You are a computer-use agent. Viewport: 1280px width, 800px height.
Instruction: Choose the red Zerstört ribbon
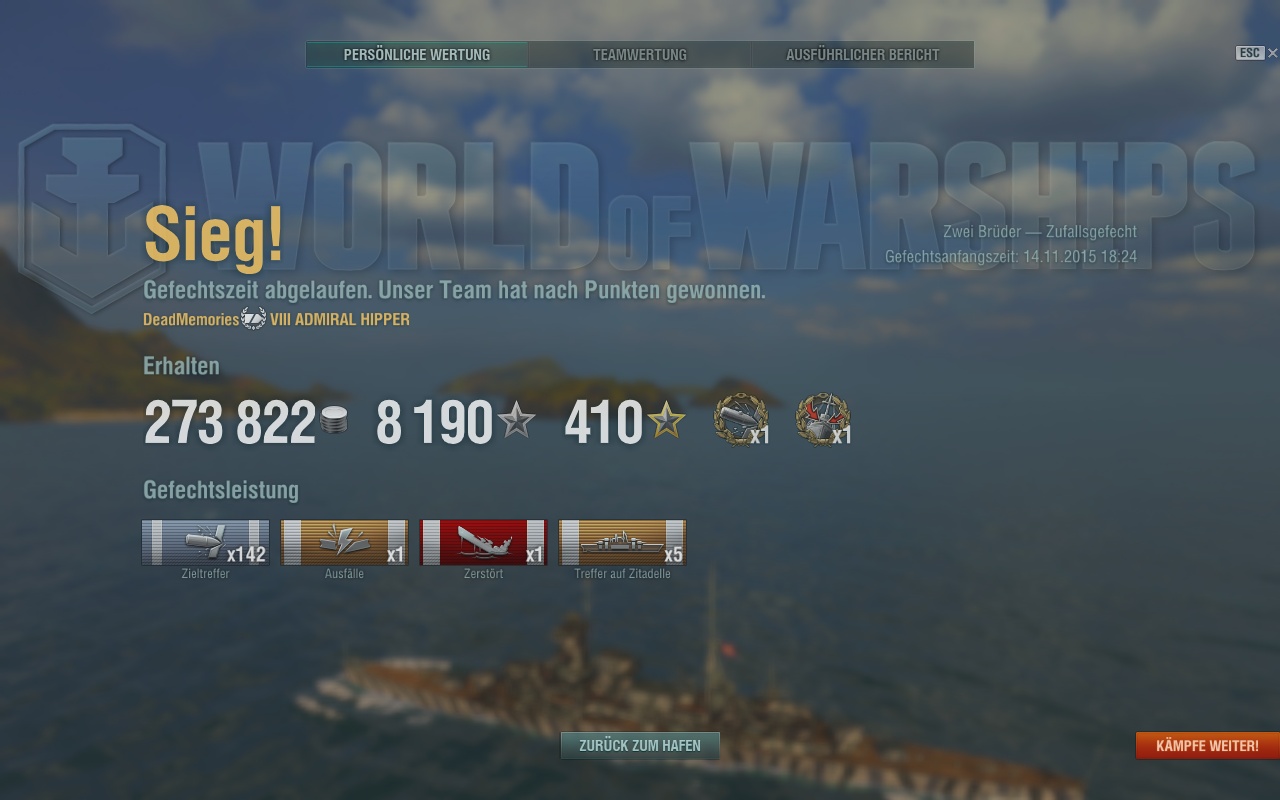[483, 543]
